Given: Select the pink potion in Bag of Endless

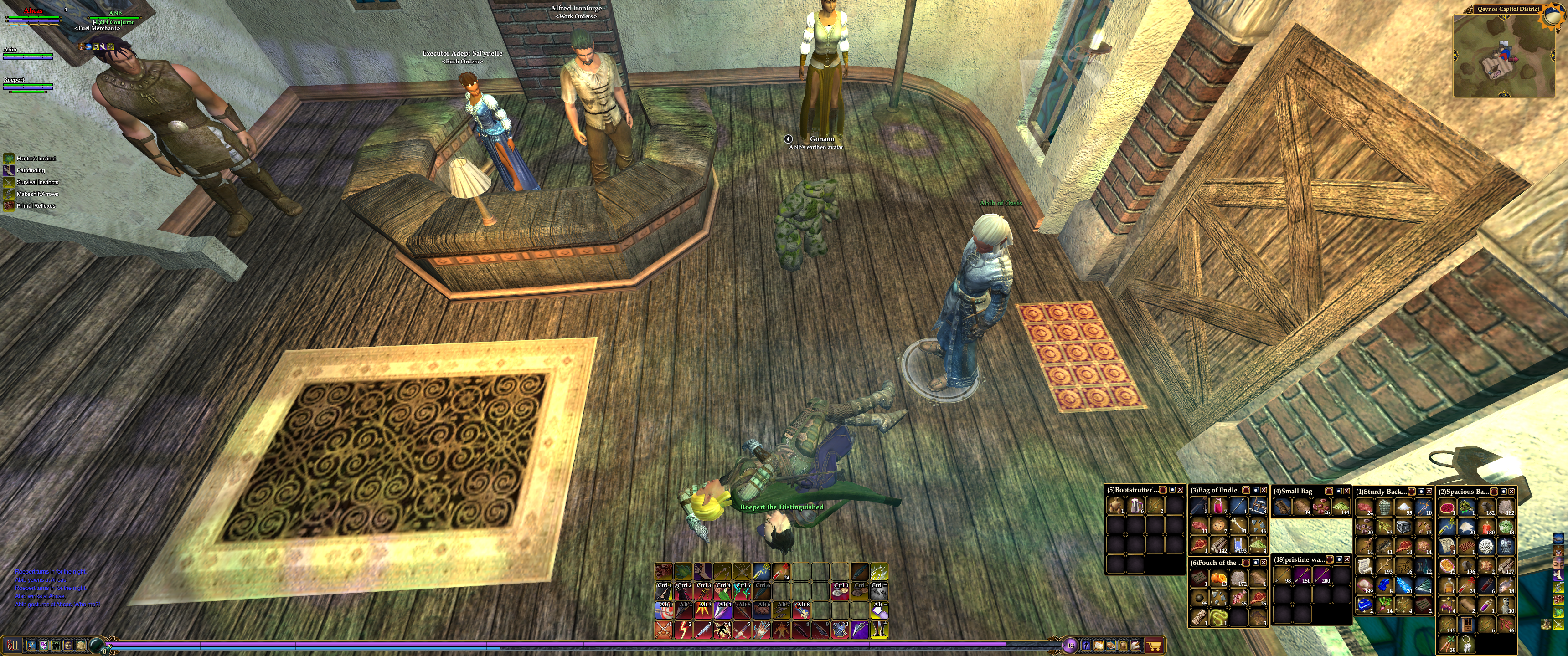Looking at the screenshot, I should [1219, 506].
